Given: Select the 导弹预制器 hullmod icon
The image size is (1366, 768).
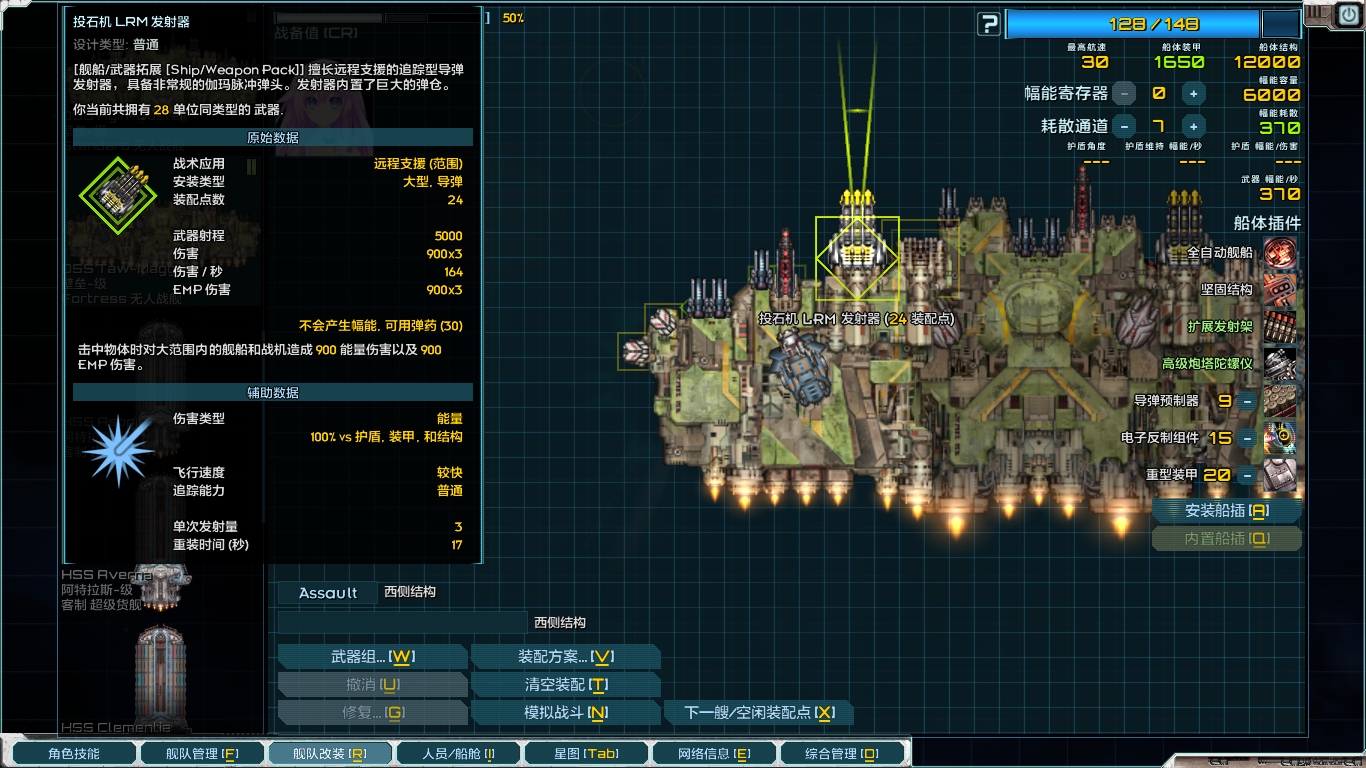Looking at the screenshot, I should pyautogui.click(x=1278, y=402).
